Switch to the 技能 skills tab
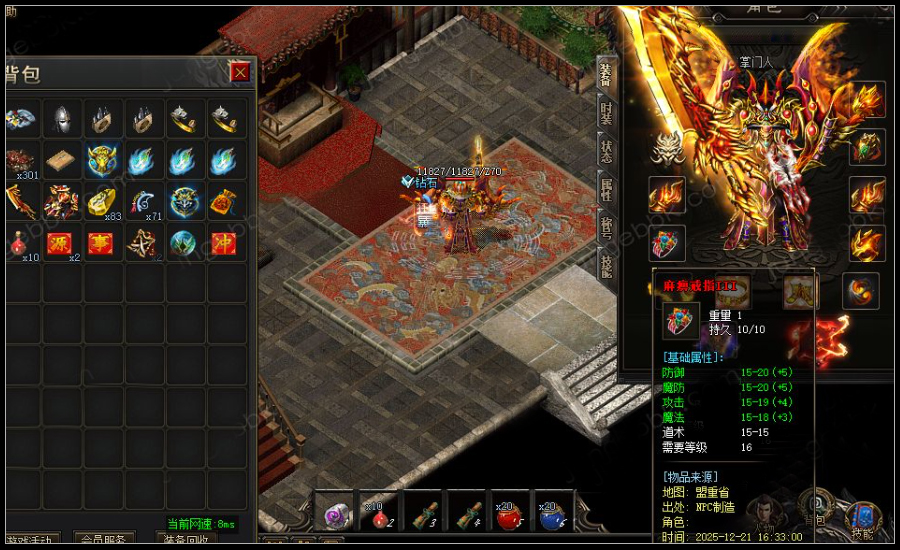This screenshot has width=900, height=550. [x=605, y=265]
